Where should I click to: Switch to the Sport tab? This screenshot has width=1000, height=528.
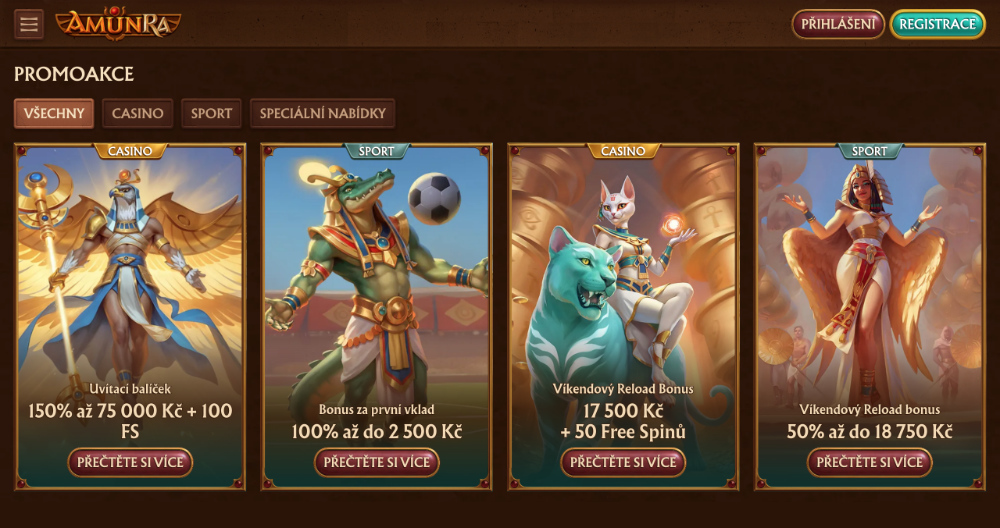211,113
